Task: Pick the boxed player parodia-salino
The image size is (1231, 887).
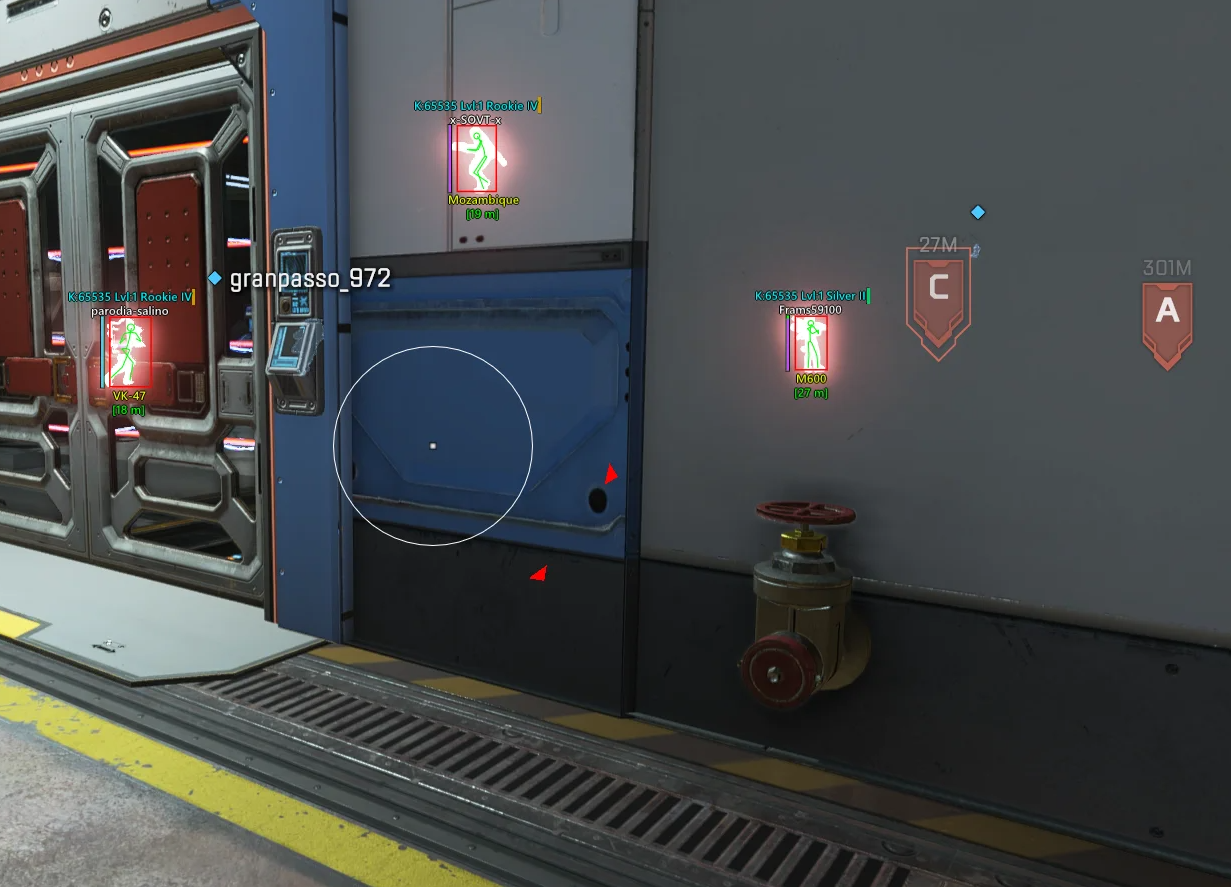Action: [x=127, y=354]
